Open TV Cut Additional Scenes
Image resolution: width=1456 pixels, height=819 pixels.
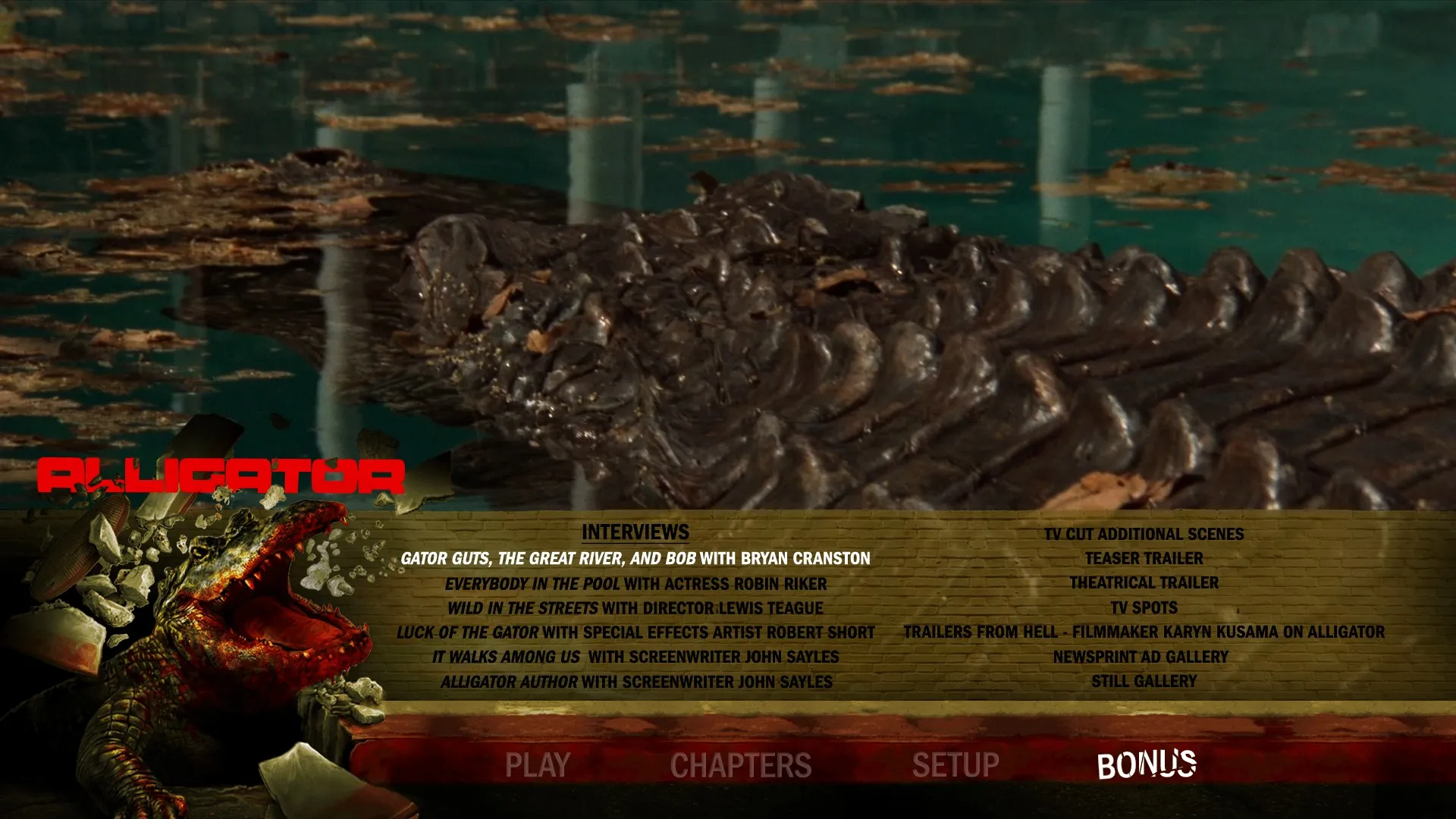click(1144, 534)
